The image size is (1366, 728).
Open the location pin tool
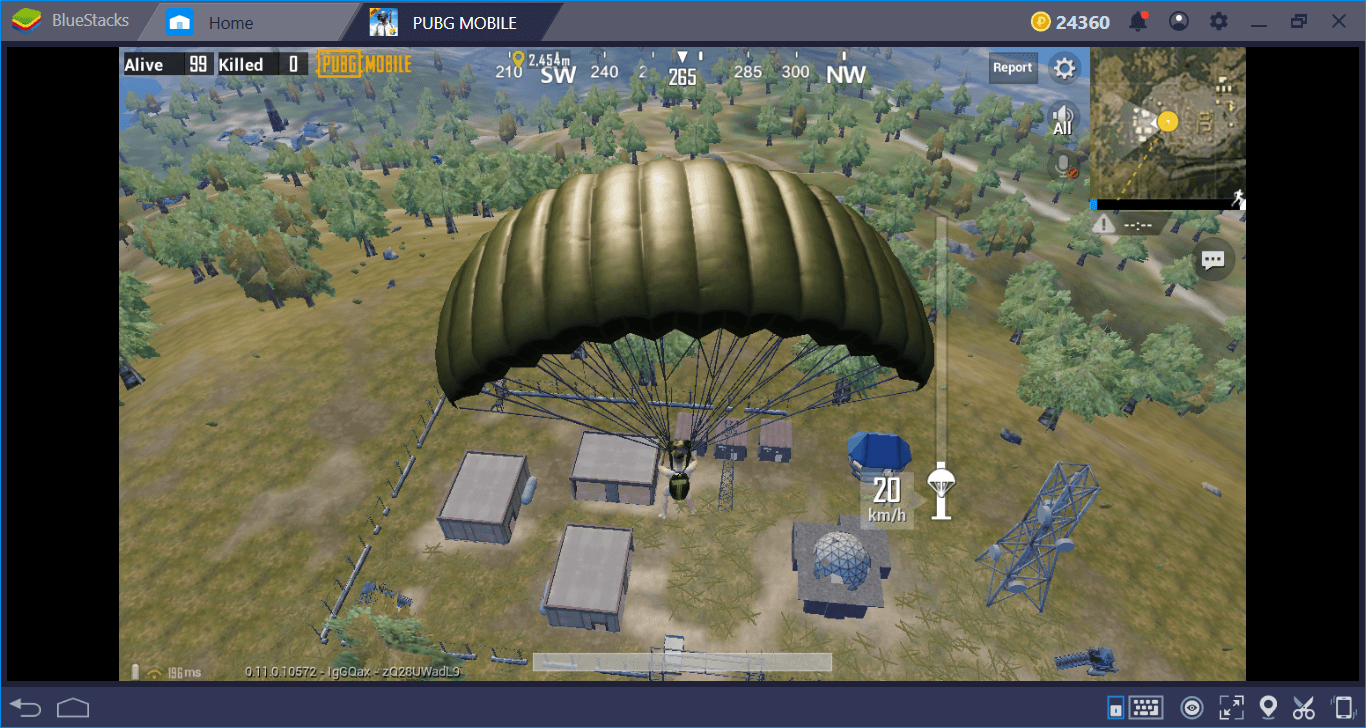click(x=1268, y=708)
